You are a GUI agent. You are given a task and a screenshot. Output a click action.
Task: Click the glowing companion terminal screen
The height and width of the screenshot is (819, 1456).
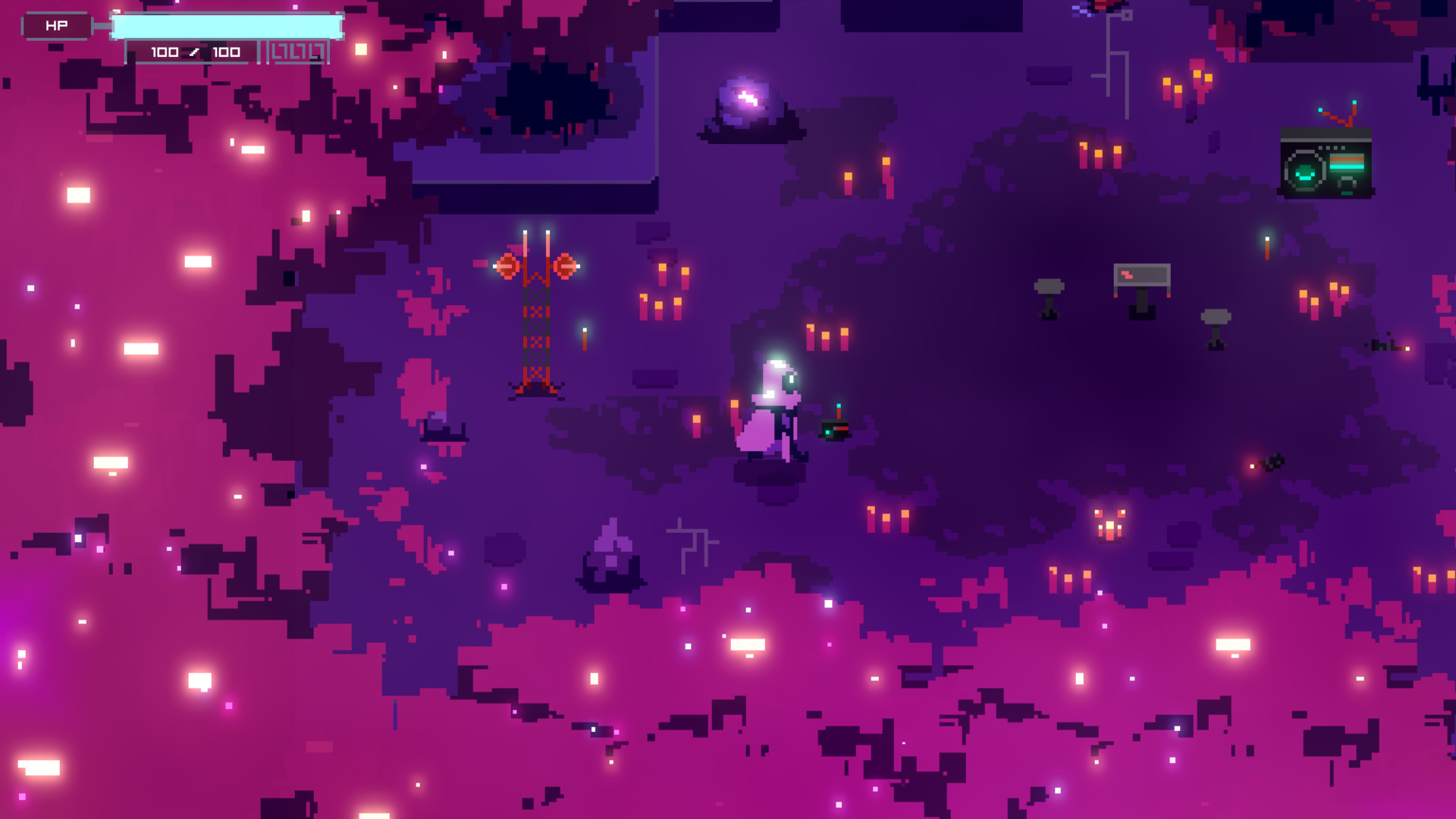(x=1326, y=168)
